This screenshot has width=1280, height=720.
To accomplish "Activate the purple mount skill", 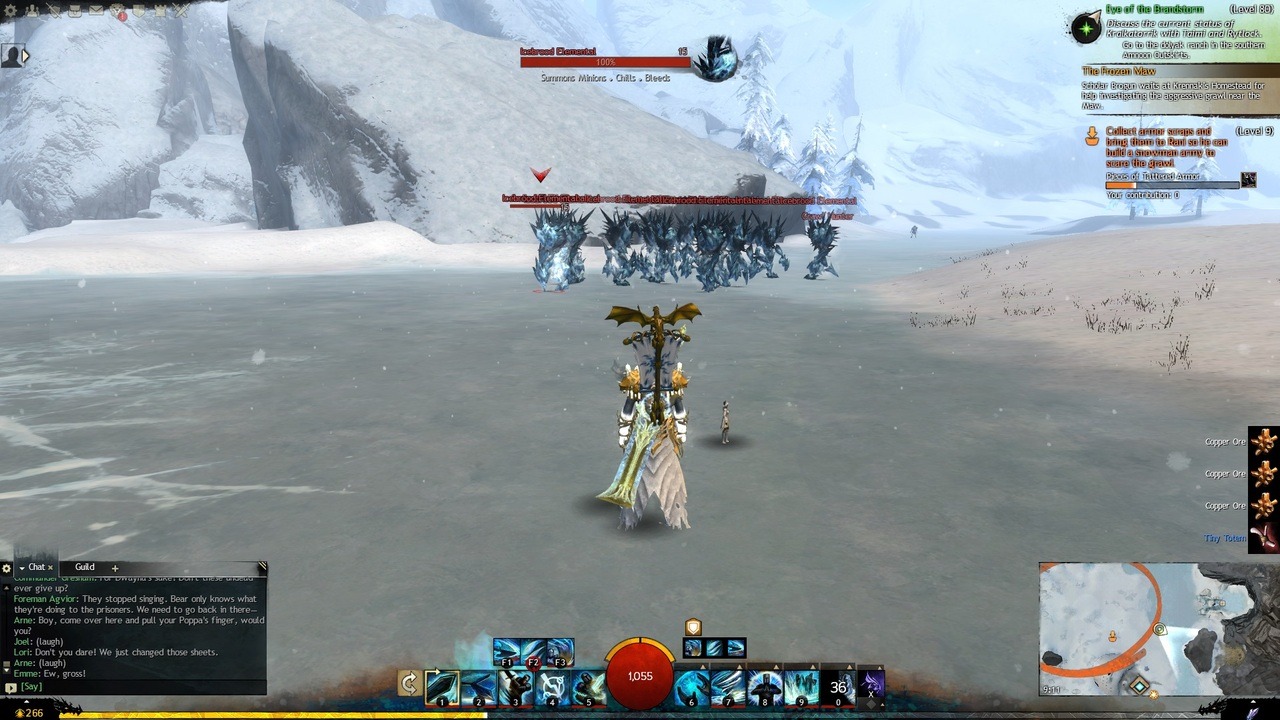I will 871,684.
